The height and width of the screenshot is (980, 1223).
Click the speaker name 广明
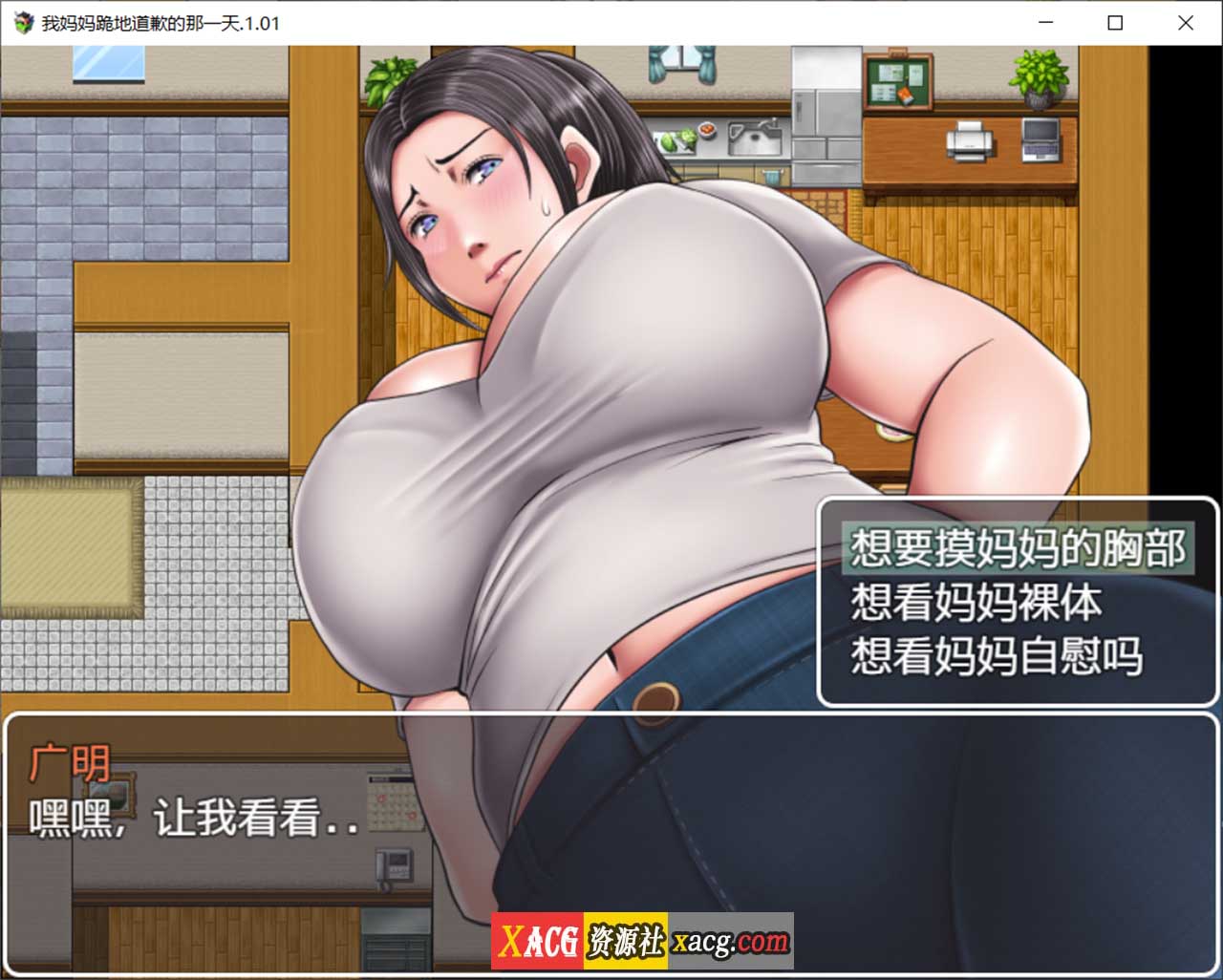(x=69, y=760)
